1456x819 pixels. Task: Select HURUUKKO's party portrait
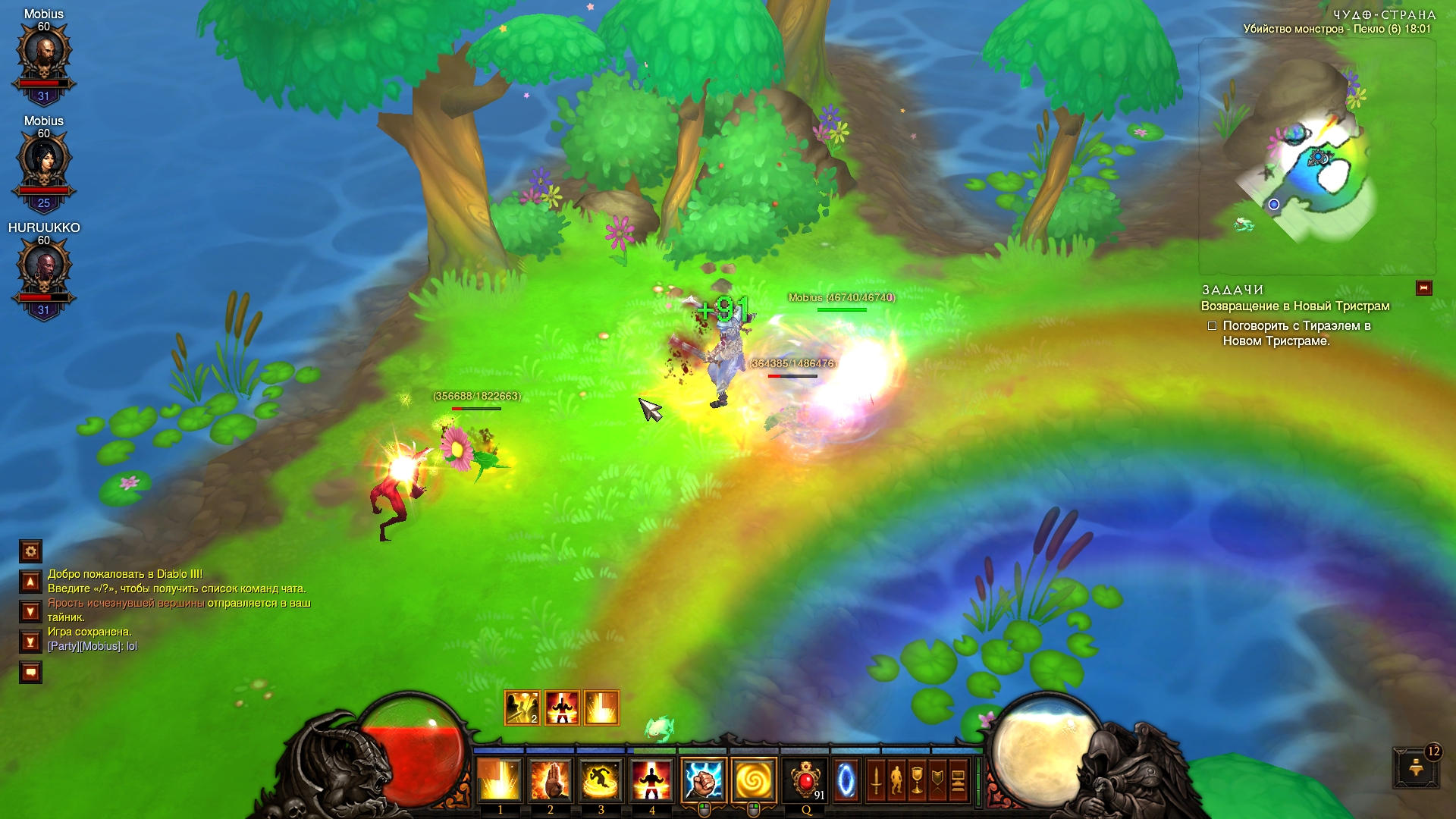coord(44,270)
